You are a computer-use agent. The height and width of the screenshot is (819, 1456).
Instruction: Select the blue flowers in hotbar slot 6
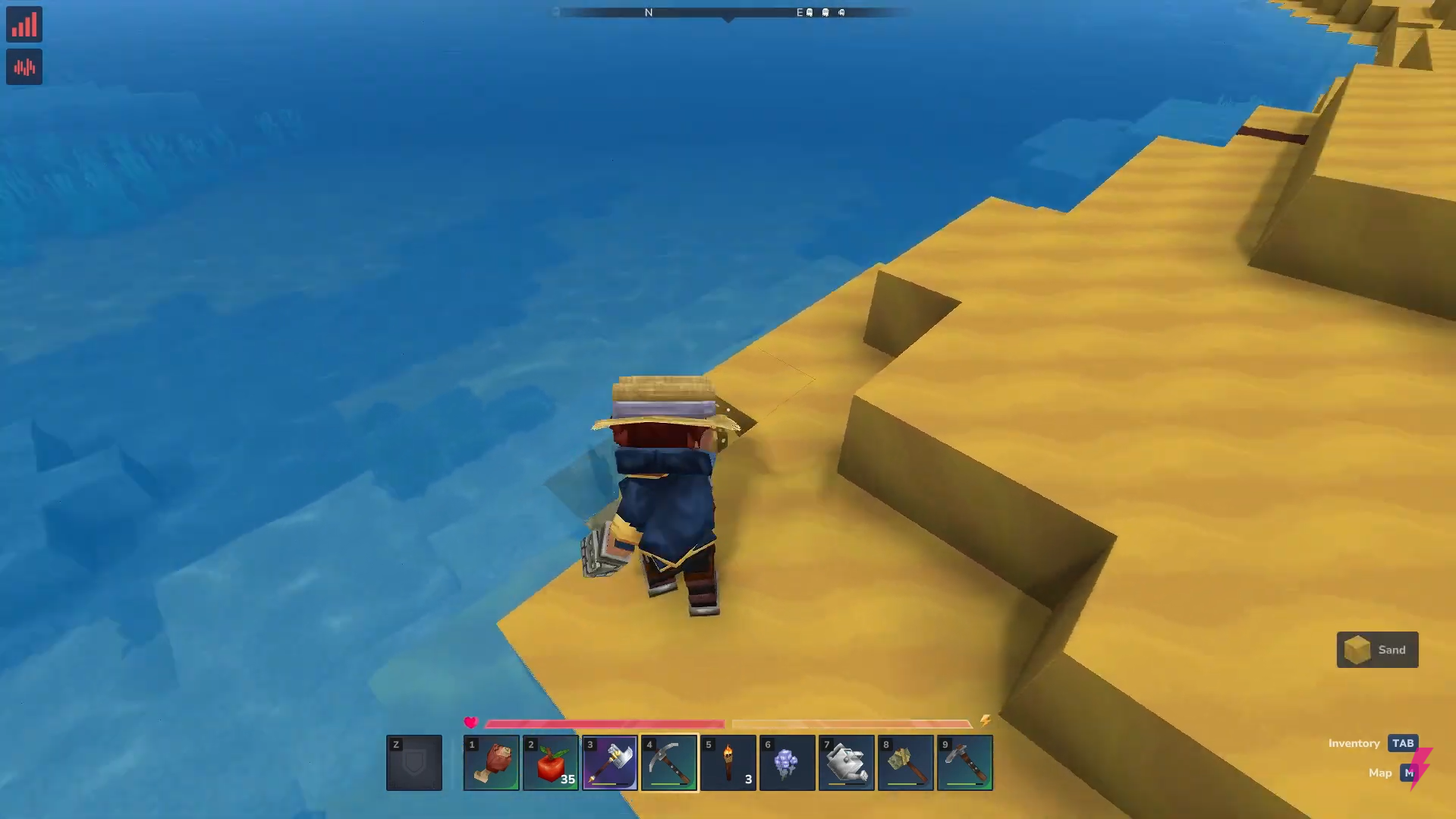[x=787, y=762]
